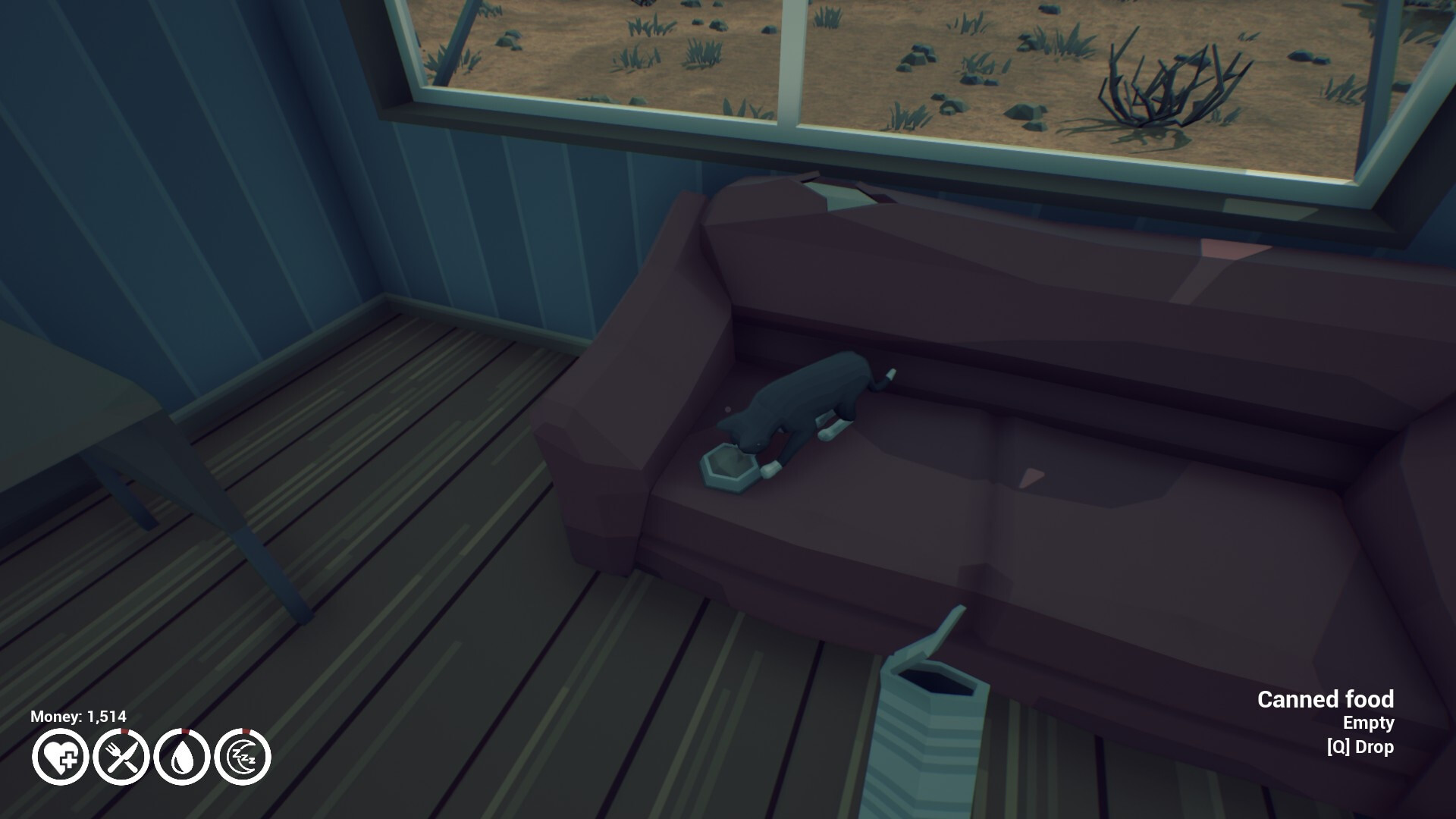
Task: Open the Money counter display
Action: click(77, 714)
